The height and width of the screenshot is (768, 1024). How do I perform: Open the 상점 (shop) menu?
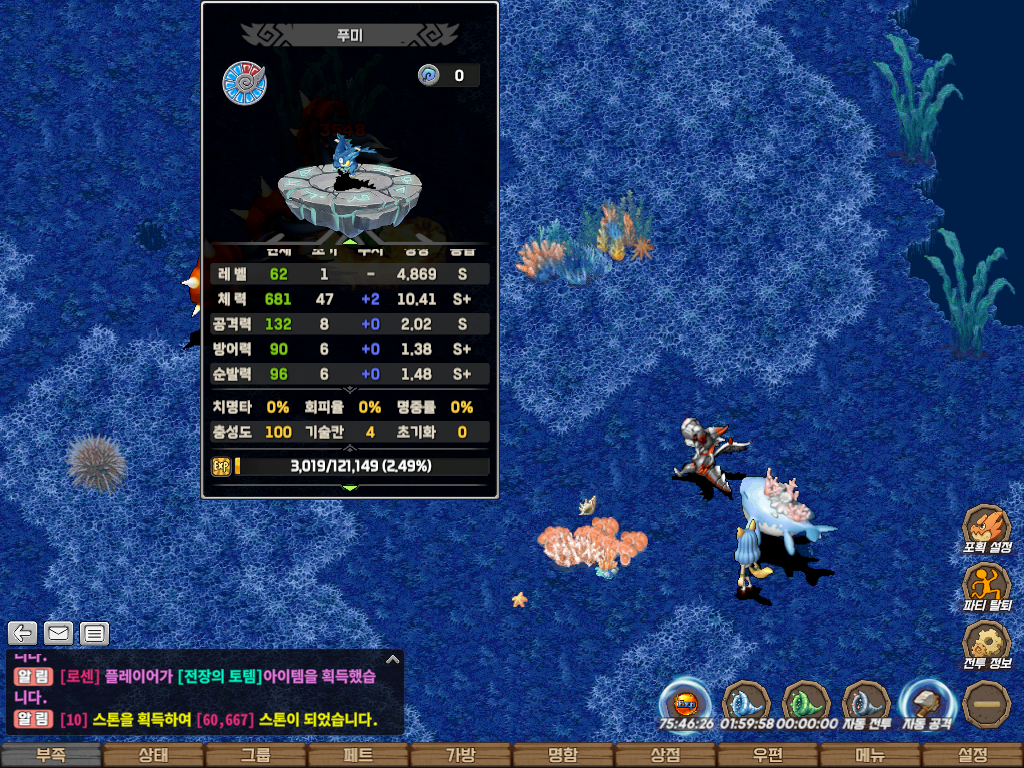tap(665, 755)
